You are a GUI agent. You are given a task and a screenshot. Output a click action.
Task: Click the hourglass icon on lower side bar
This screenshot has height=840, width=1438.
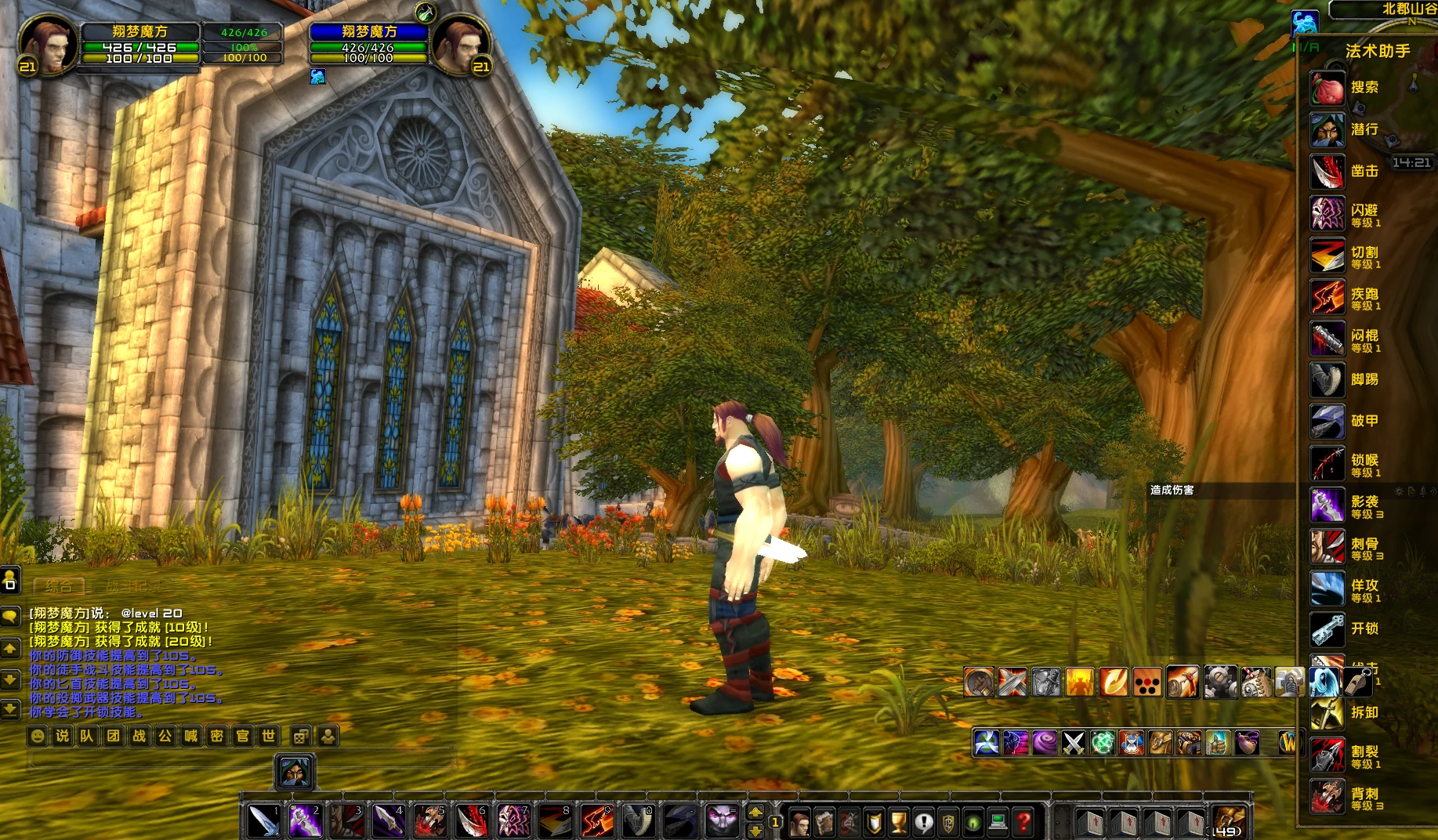[1132, 742]
